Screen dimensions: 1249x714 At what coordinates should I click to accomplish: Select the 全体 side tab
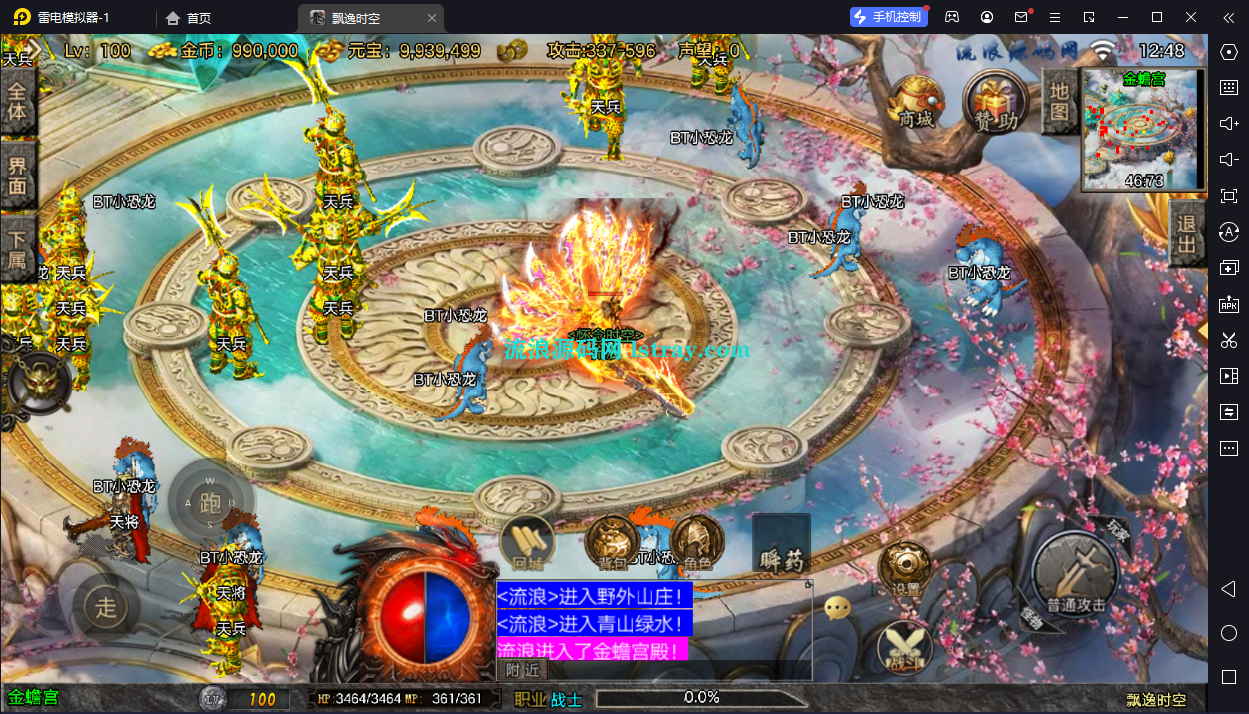[17, 102]
